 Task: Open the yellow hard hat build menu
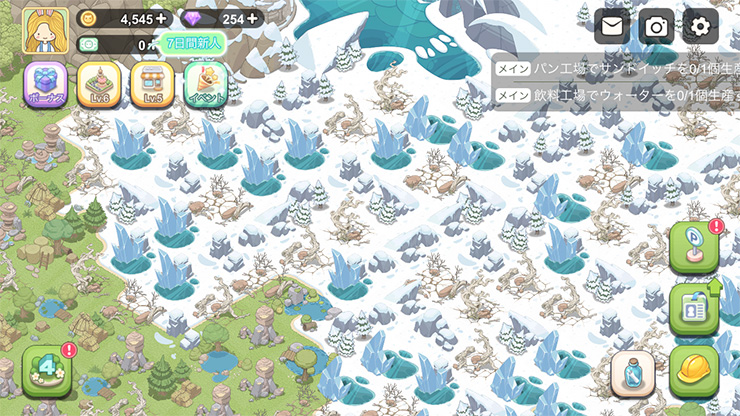click(x=694, y=371)
